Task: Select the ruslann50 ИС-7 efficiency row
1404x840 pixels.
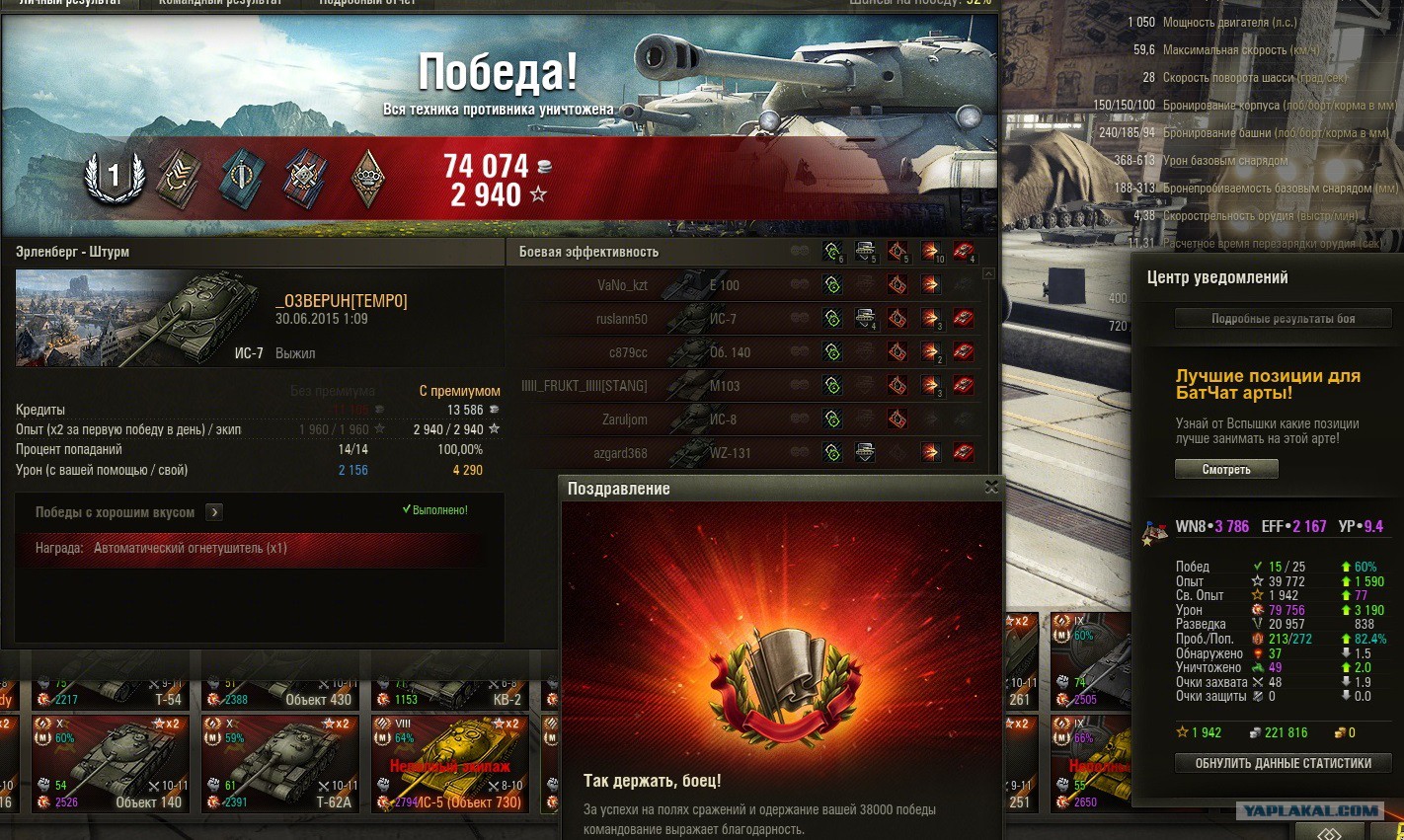Action: (x=691, y=319)
